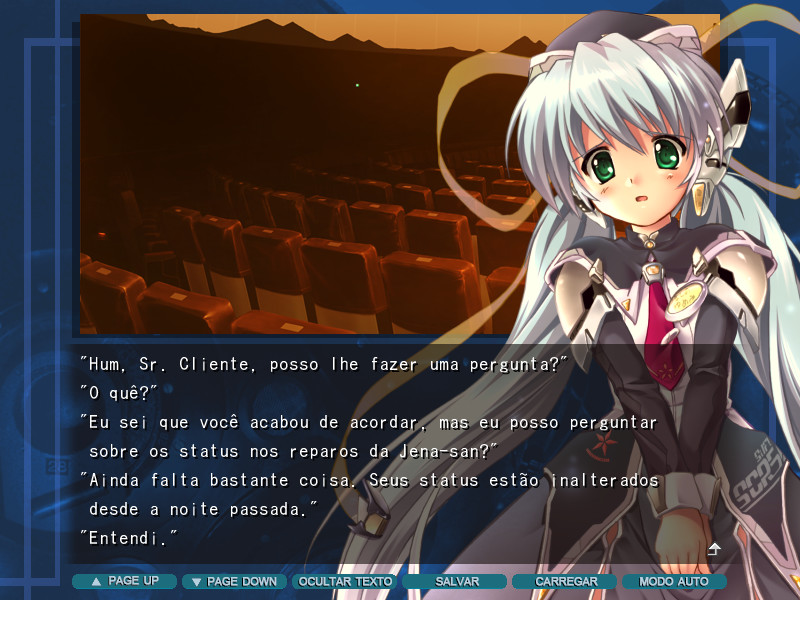This screenshot has width=800, height=628.
Task: Toggle MODO AUTO auto-advance
Action: pyautogui.click(x=674, y=581)
